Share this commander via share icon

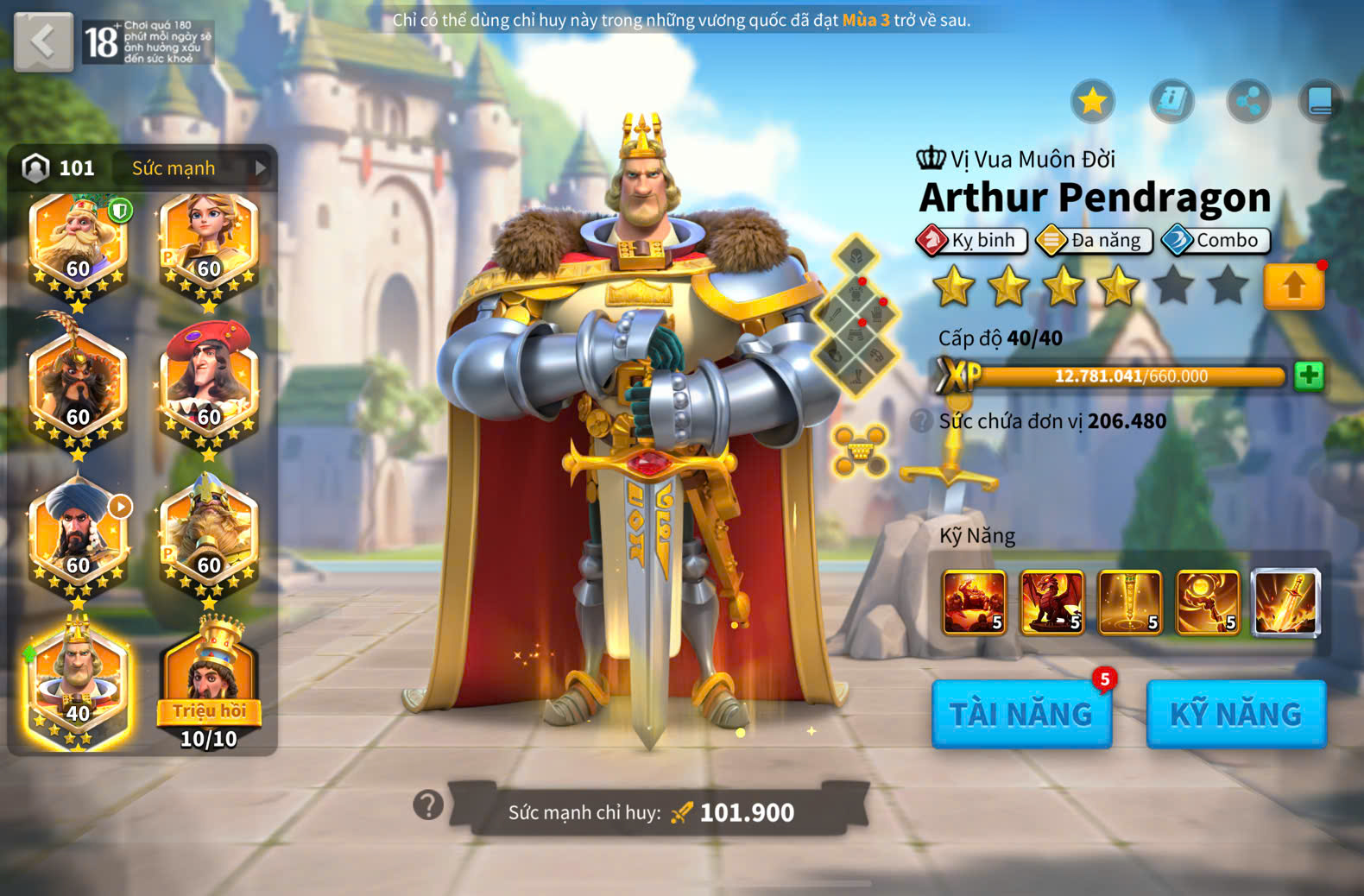[x=1248, y=102]
